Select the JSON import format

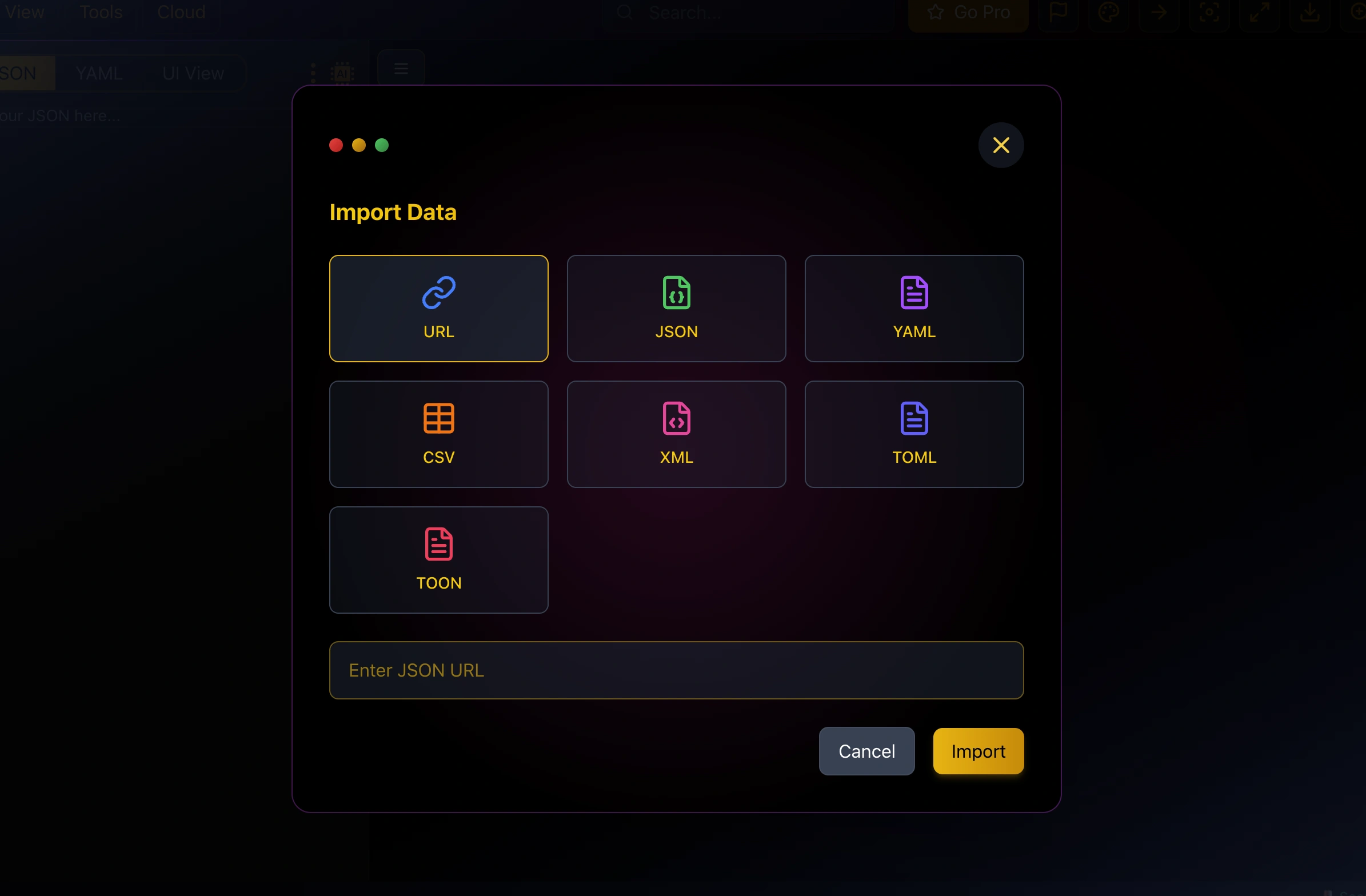click(x=676, y=308)
